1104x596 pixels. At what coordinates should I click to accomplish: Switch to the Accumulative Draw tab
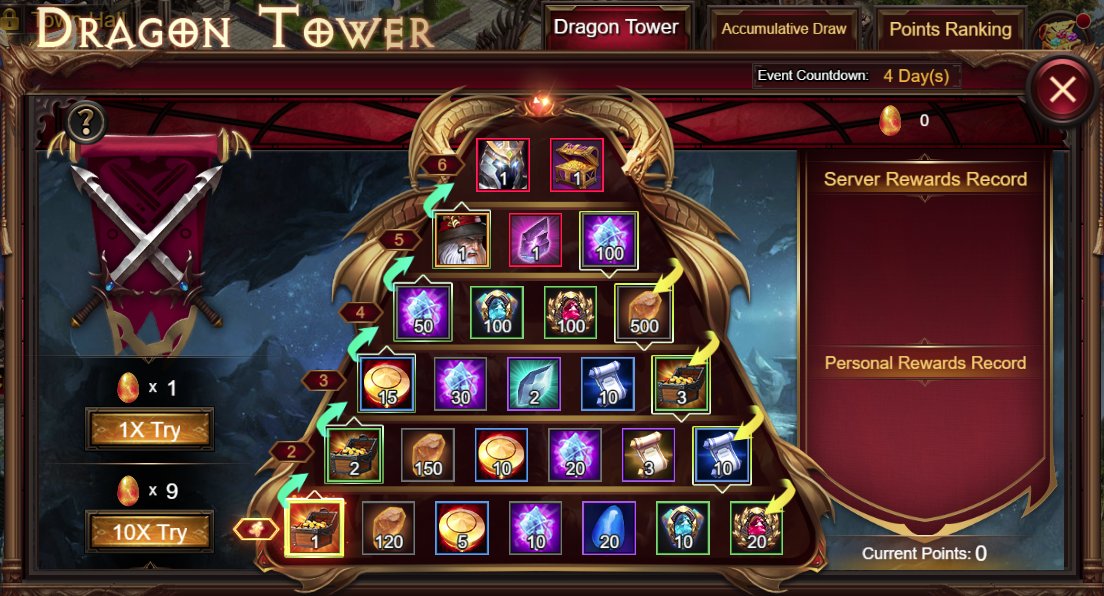pos(784,29)
